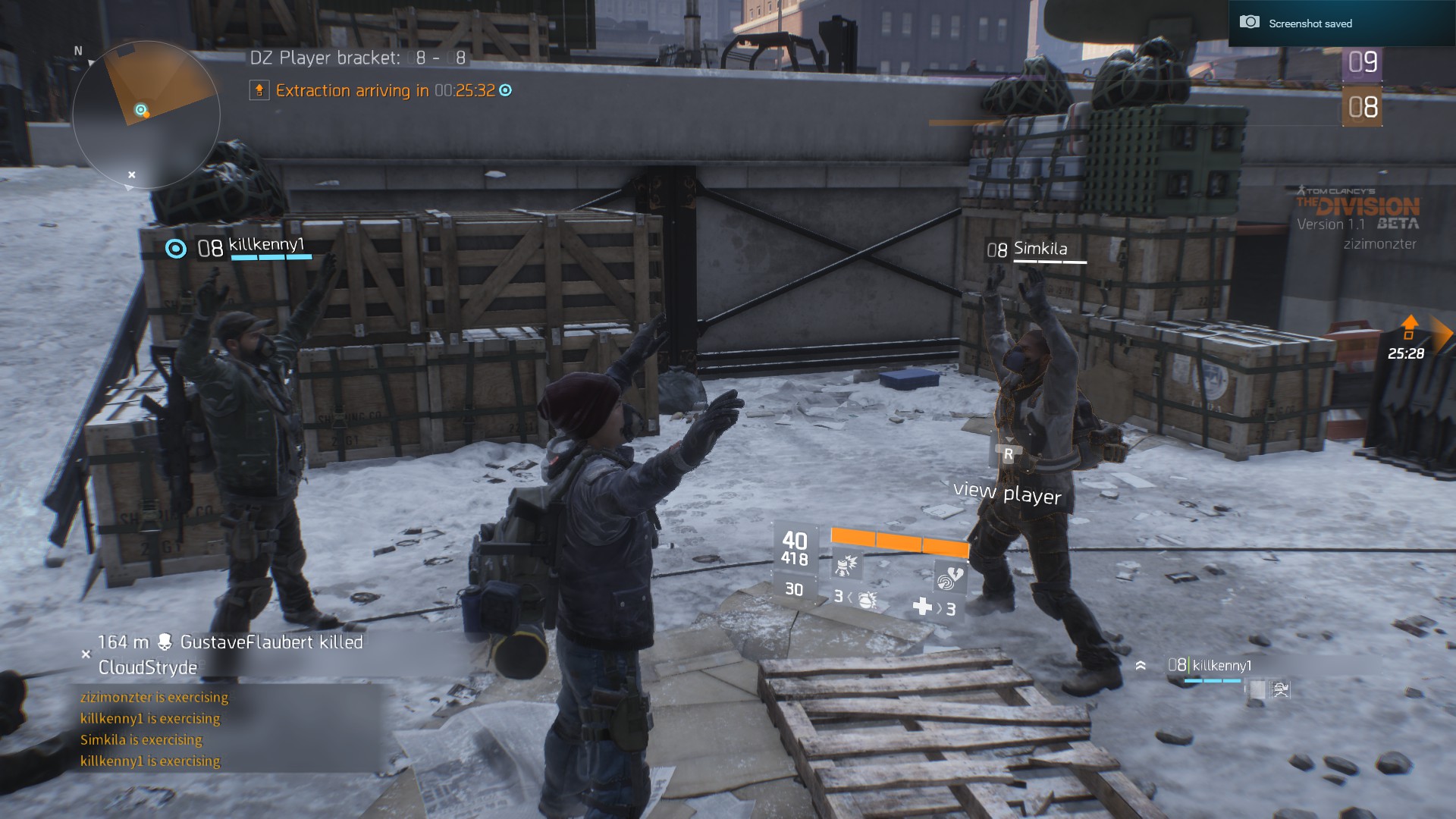The width and height of the screenshot is (1456, 819).
Task: Select the purple Dark Zone level 09 badge
Action: click(1362, 63)
